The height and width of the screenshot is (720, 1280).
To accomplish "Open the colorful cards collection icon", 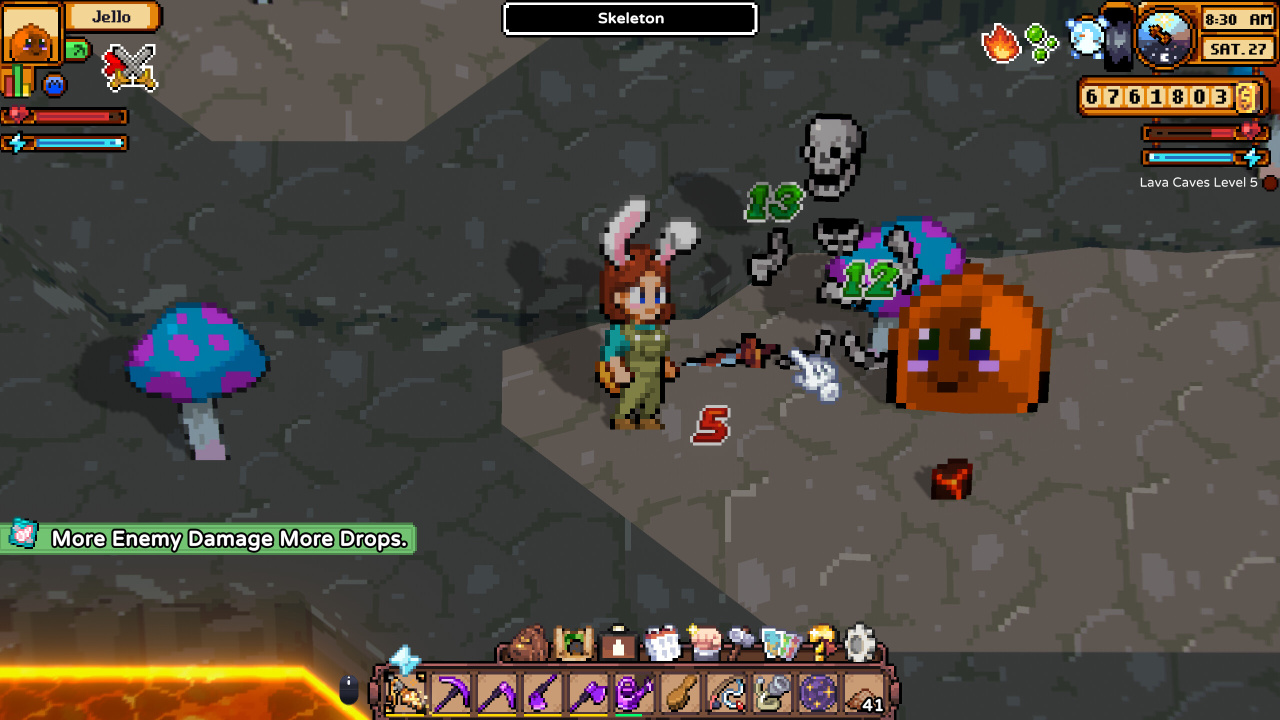I will coord(780,645).
